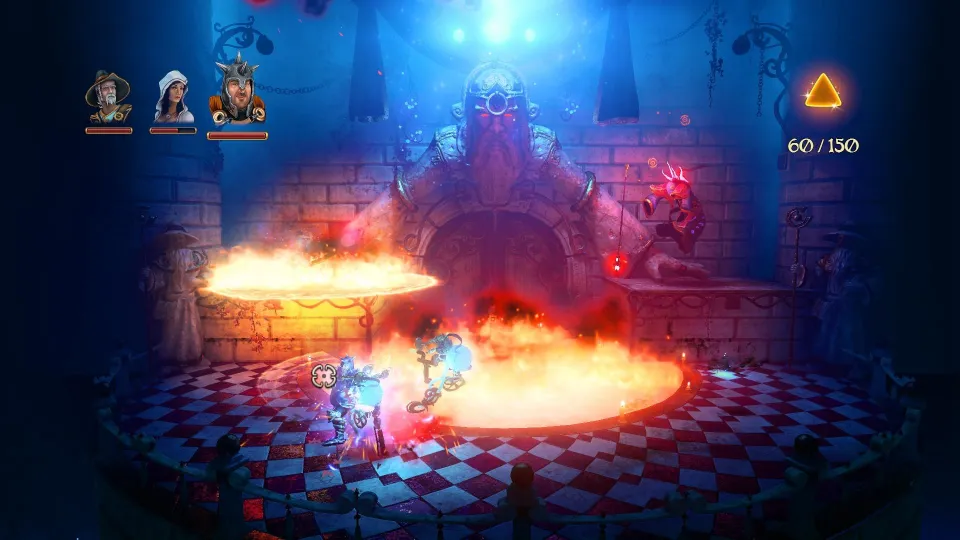Select the wizard character portrait

pyautogui.click(x=107, y=98)
